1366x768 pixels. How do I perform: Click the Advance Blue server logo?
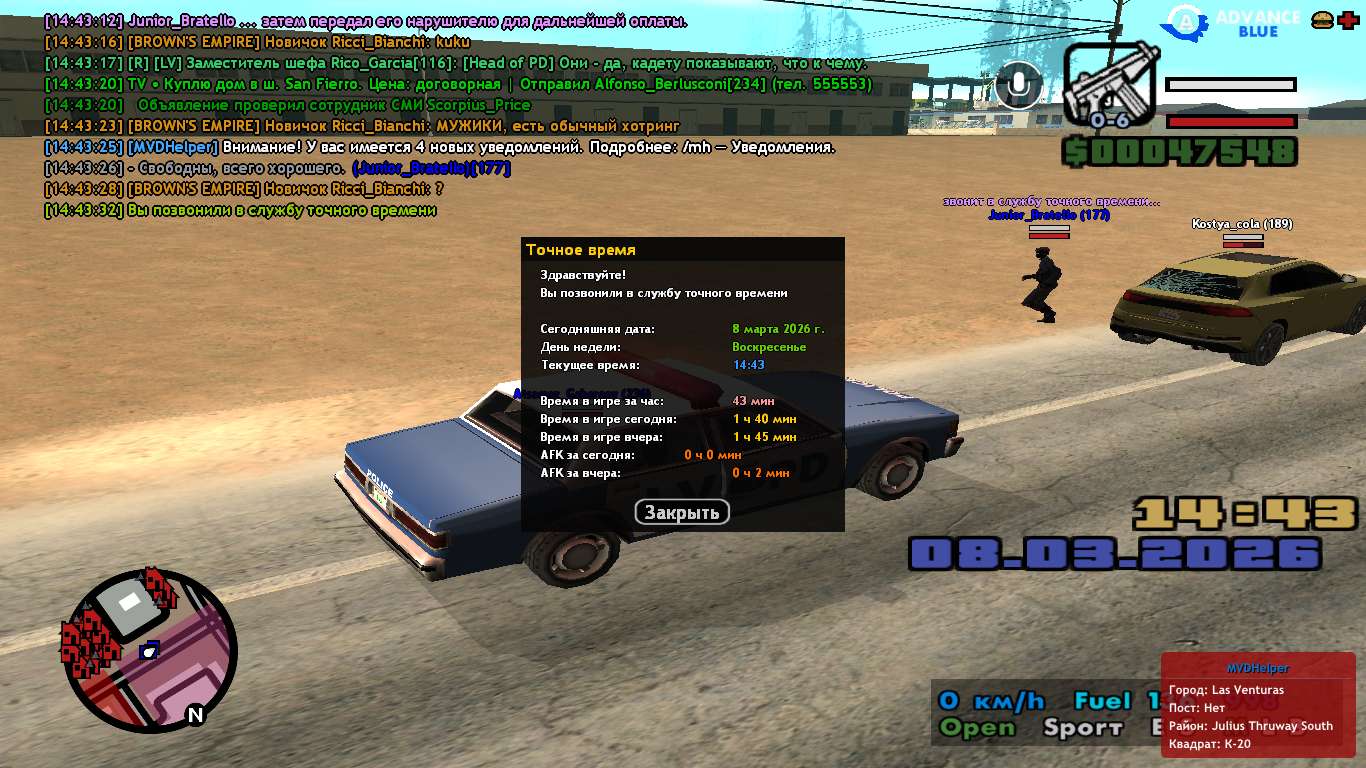pos(1237,21)
